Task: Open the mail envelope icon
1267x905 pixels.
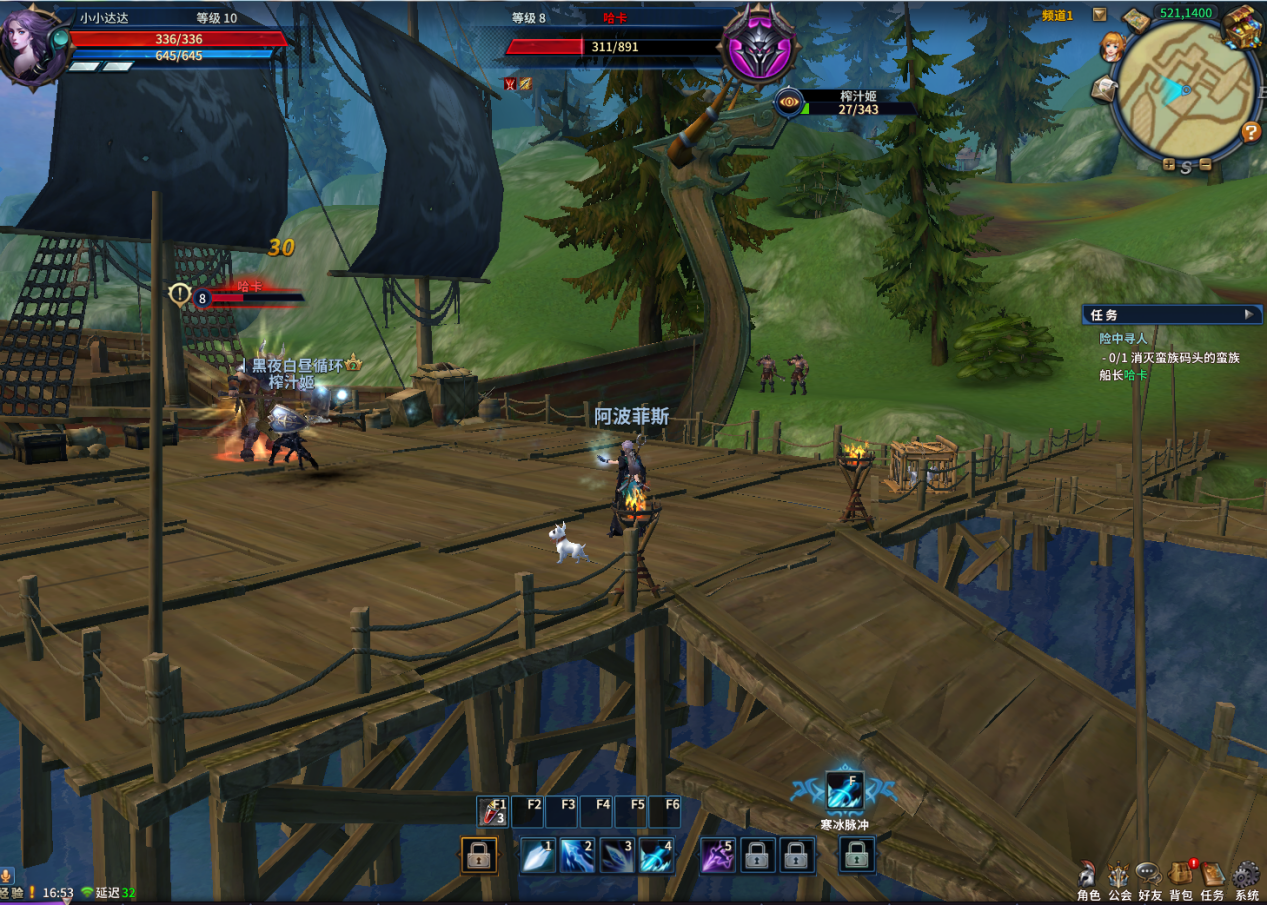Action: point(1103,89)
